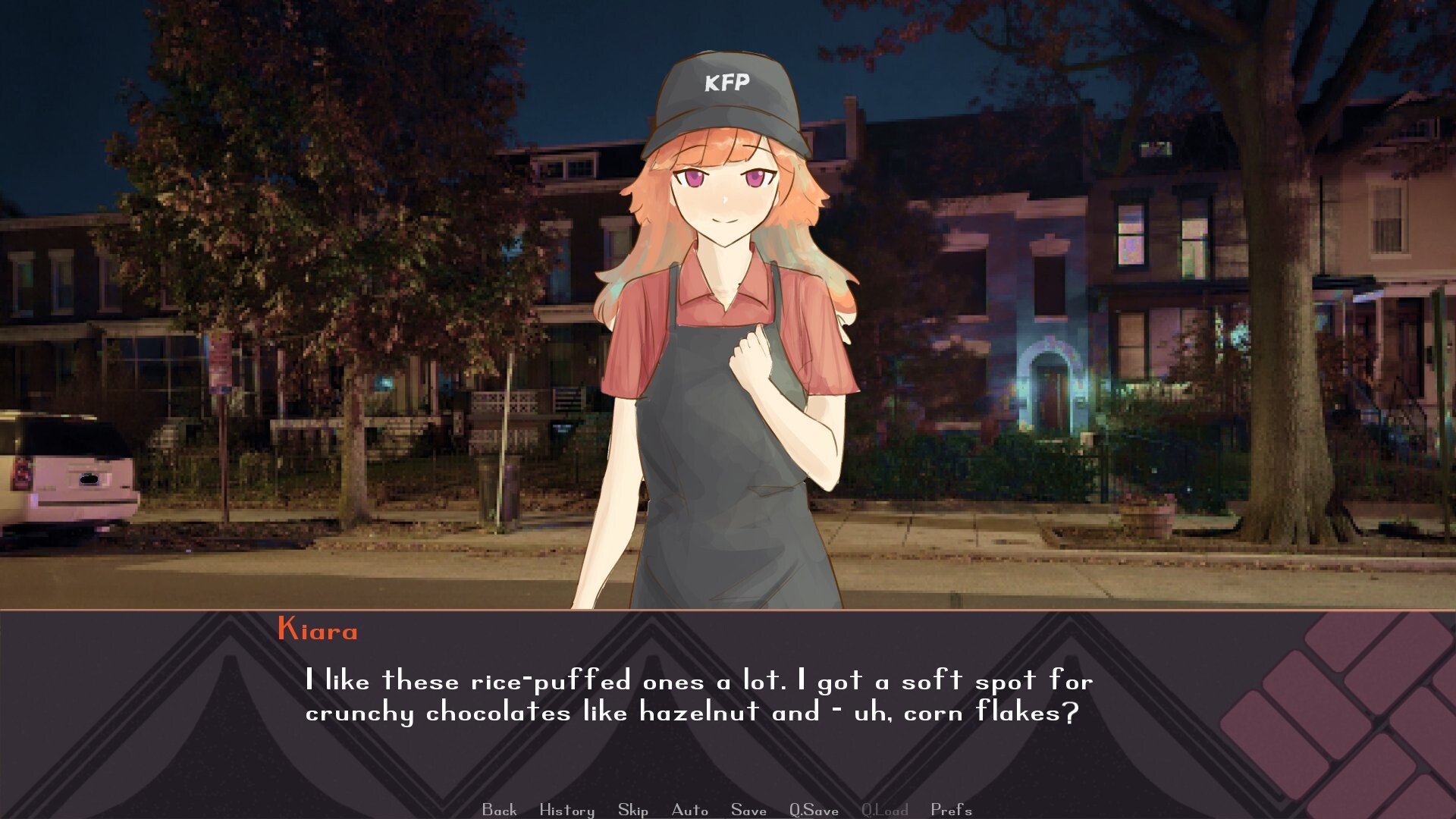The width and height of the screenshot is (1456, 819).
Task: Open the Prefs settings screen
Action: coord(952,810)
